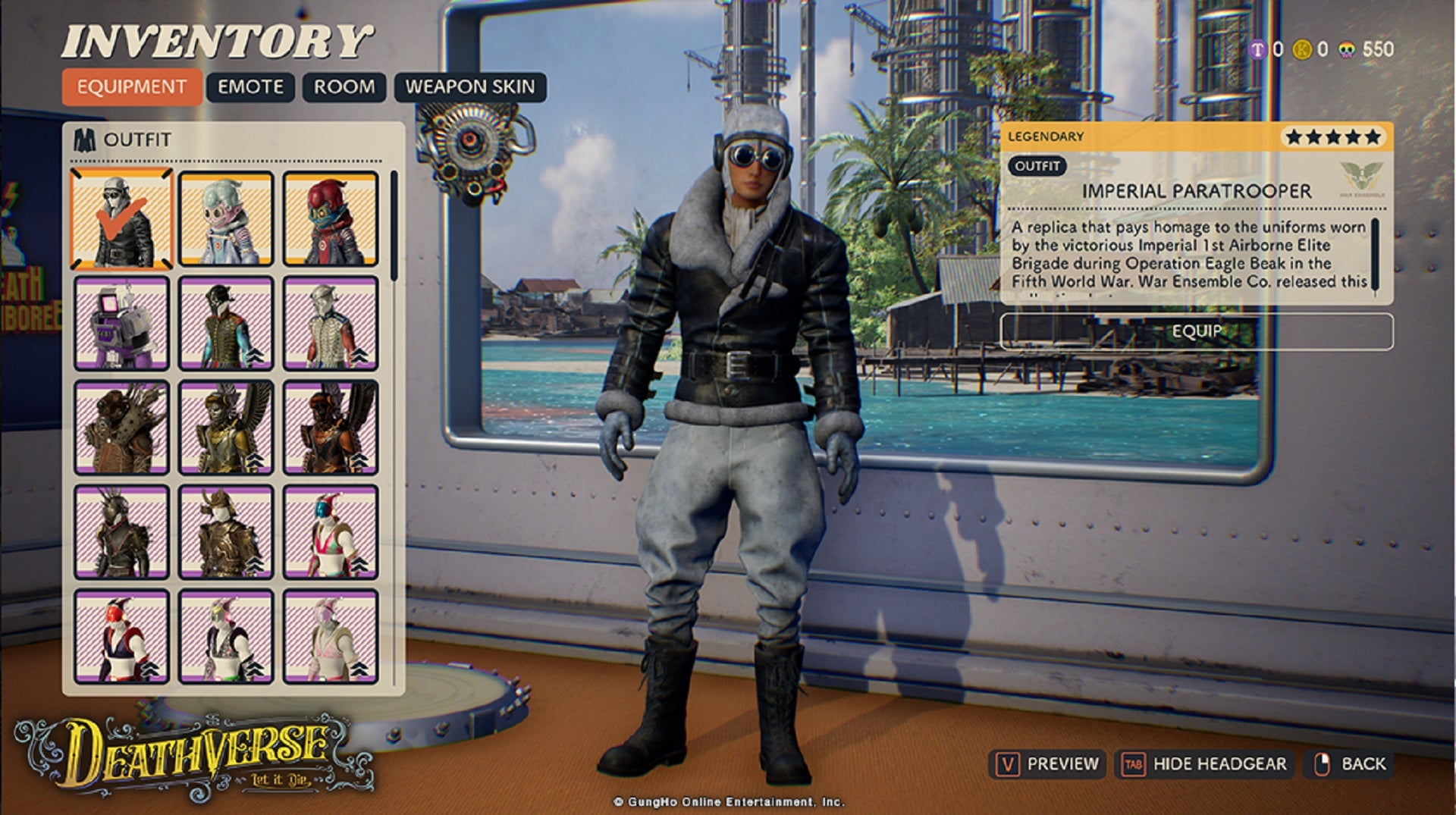Switch to the Equipment tab
Image resolution: width=1456 pixels, height=815 pixels.
click(131, 87)
